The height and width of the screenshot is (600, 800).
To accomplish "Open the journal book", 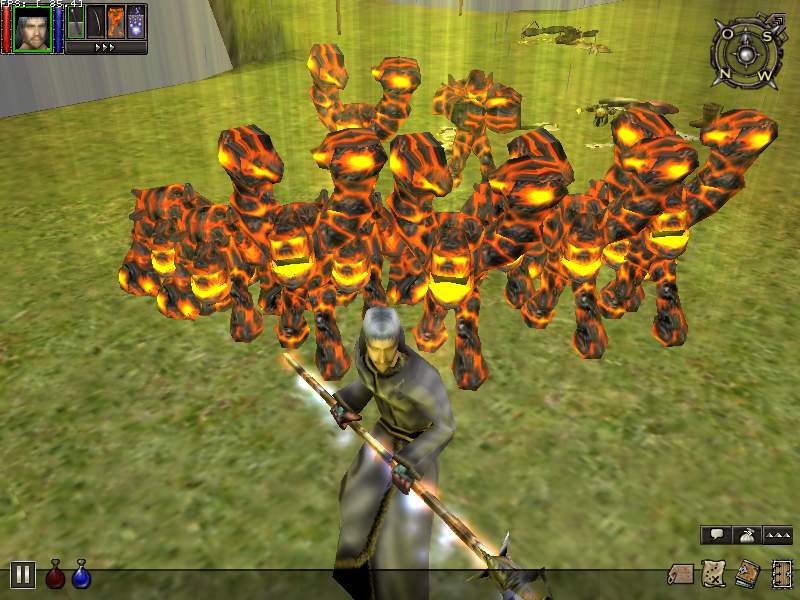I will [x=746, y=574].
